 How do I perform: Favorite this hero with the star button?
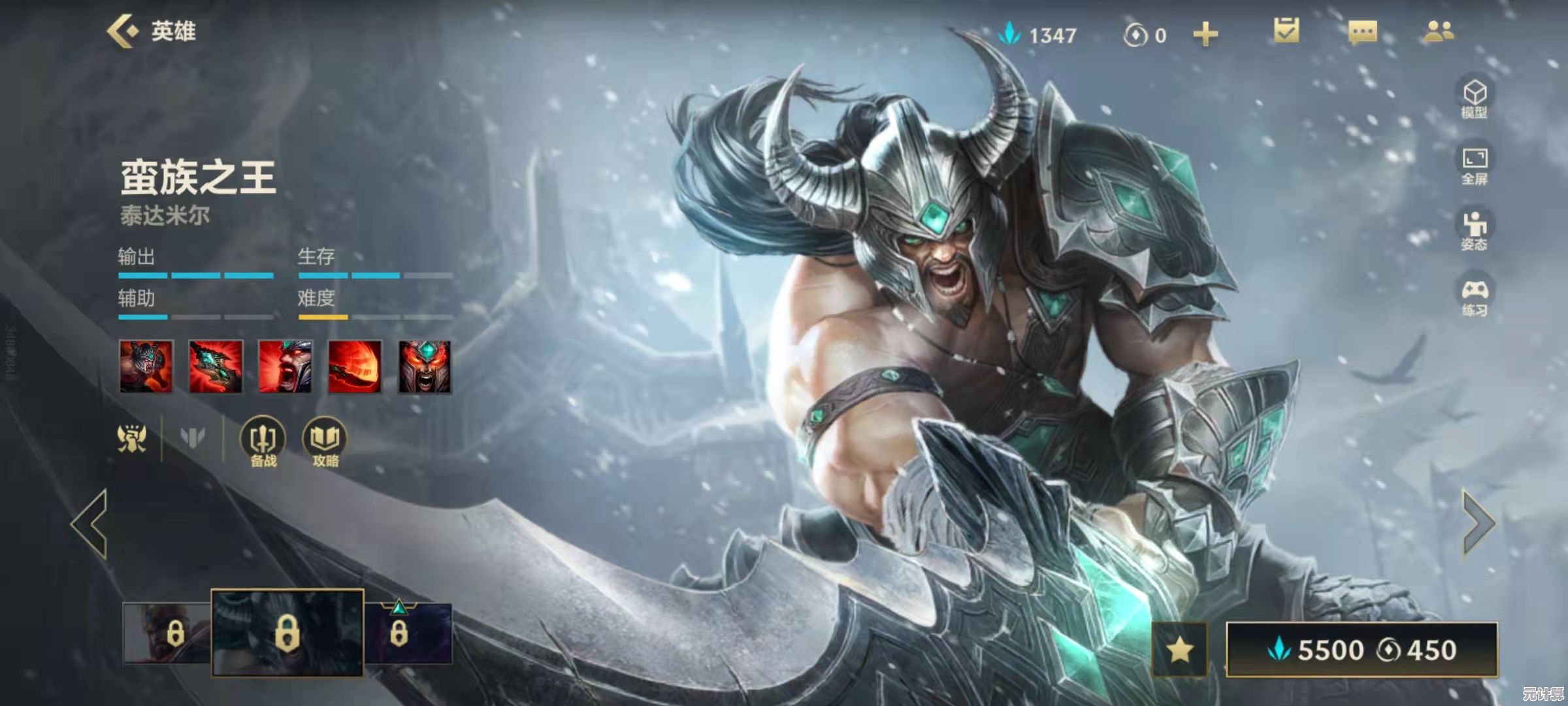pos(1179,650)
